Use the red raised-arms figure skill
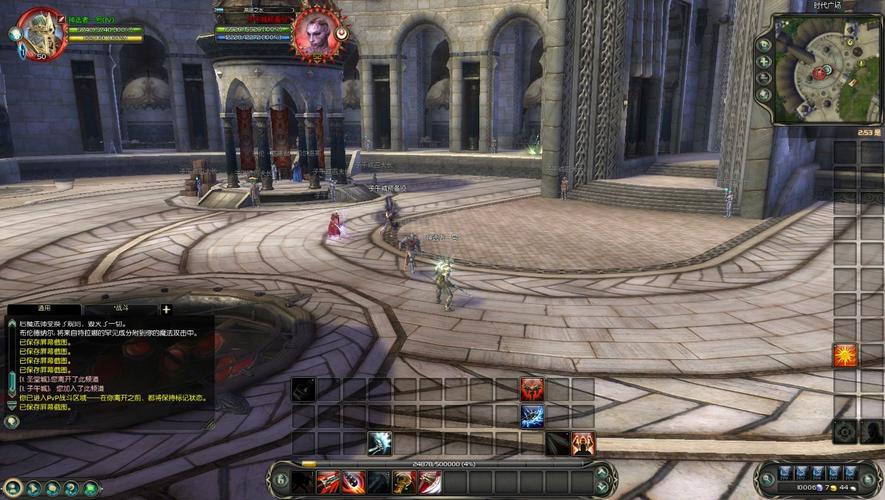Image resolution: width=885 pixels, height=500 pixels. pyautogui.click(x=583, y=443)
